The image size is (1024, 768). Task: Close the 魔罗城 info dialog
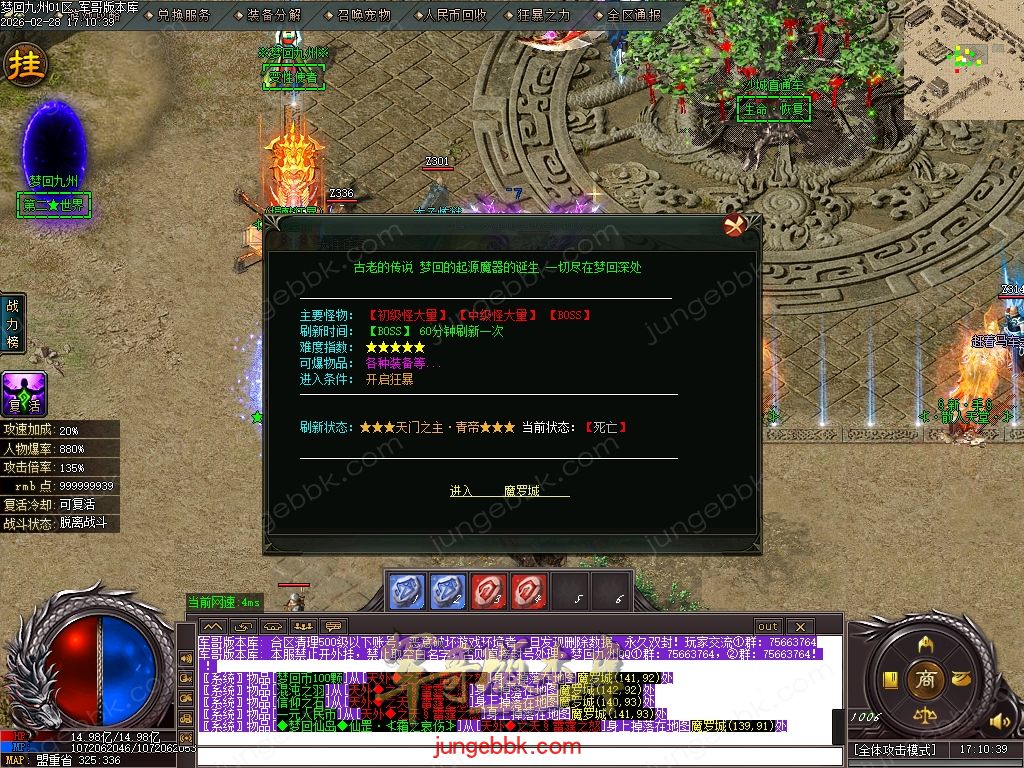pyautogui.click(x=738, y=224)
